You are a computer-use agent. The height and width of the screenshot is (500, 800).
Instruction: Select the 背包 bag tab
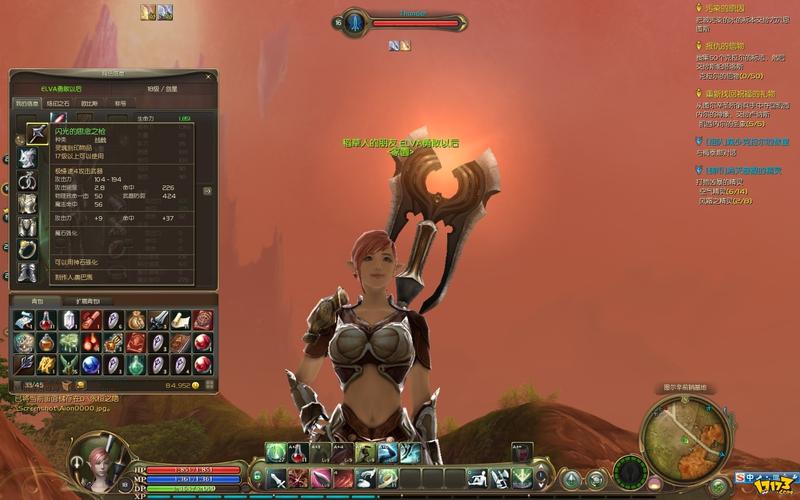37,300
